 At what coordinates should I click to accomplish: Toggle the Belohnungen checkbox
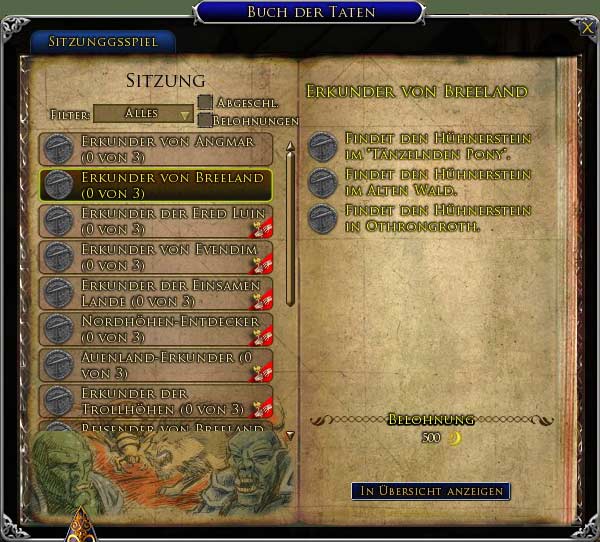click(x=205, y=120)
